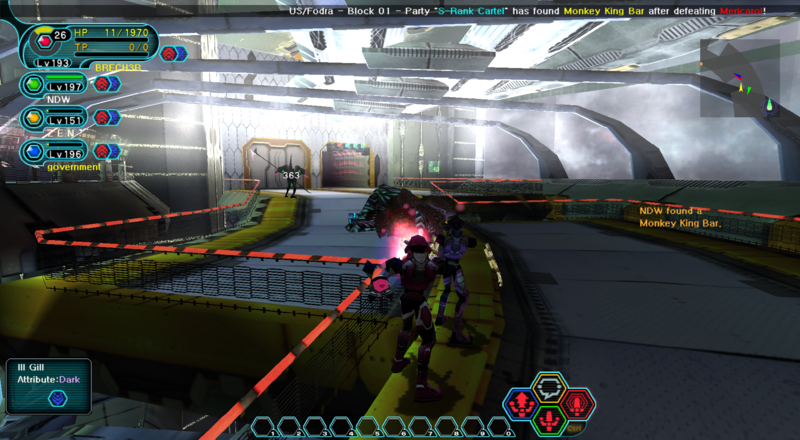Click the Ill Gill target info panel

click(x=47, y=385)
